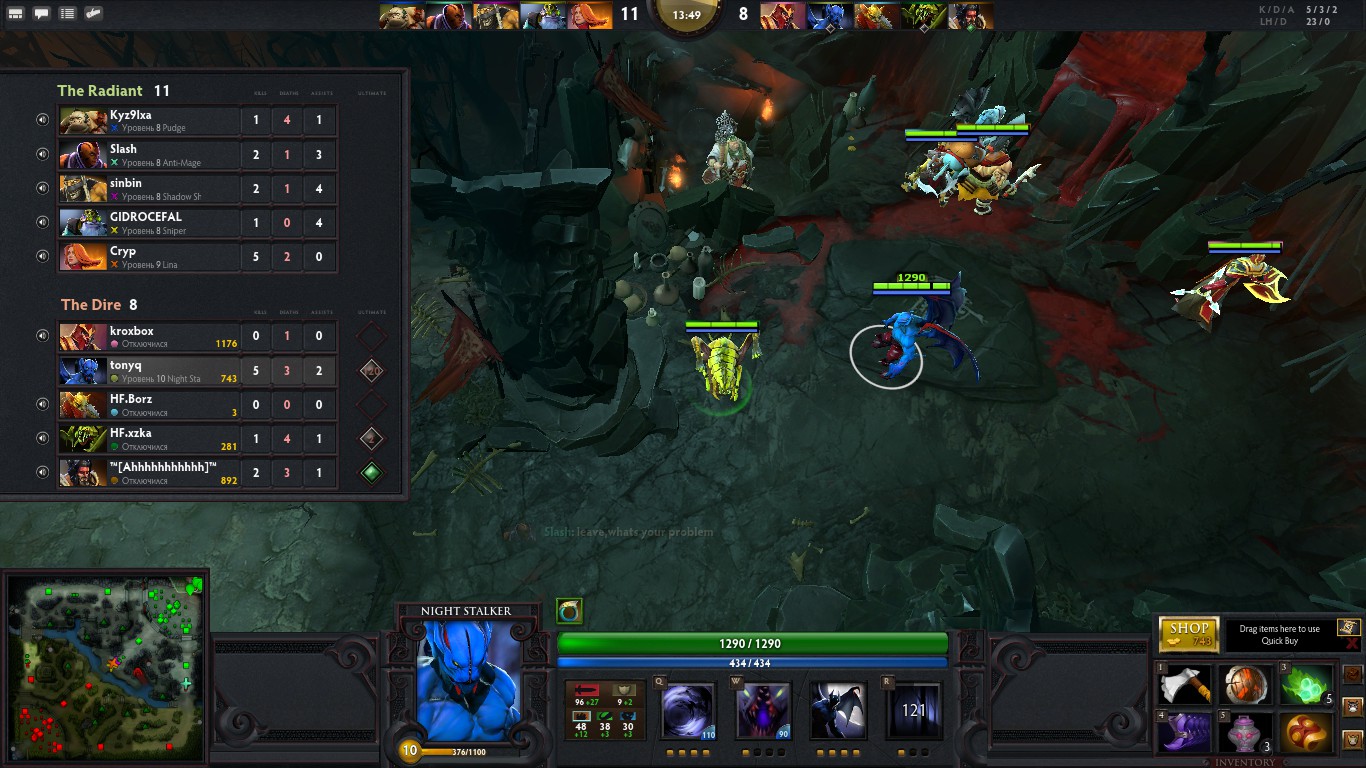The height and width of the screenshot is (768, 1366).
Task: Mute player Kyz9lxa with speaker icon
Action: coord(43,120)
